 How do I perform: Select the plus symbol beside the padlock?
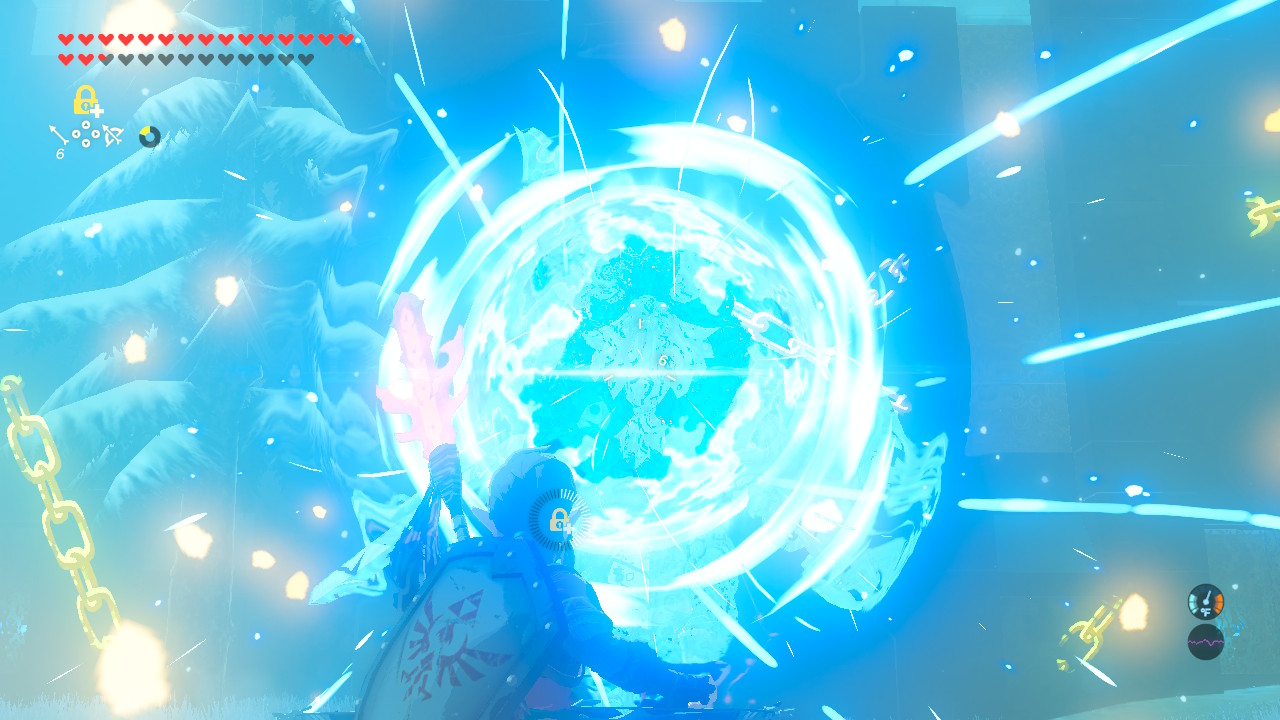tap(96, 111)
